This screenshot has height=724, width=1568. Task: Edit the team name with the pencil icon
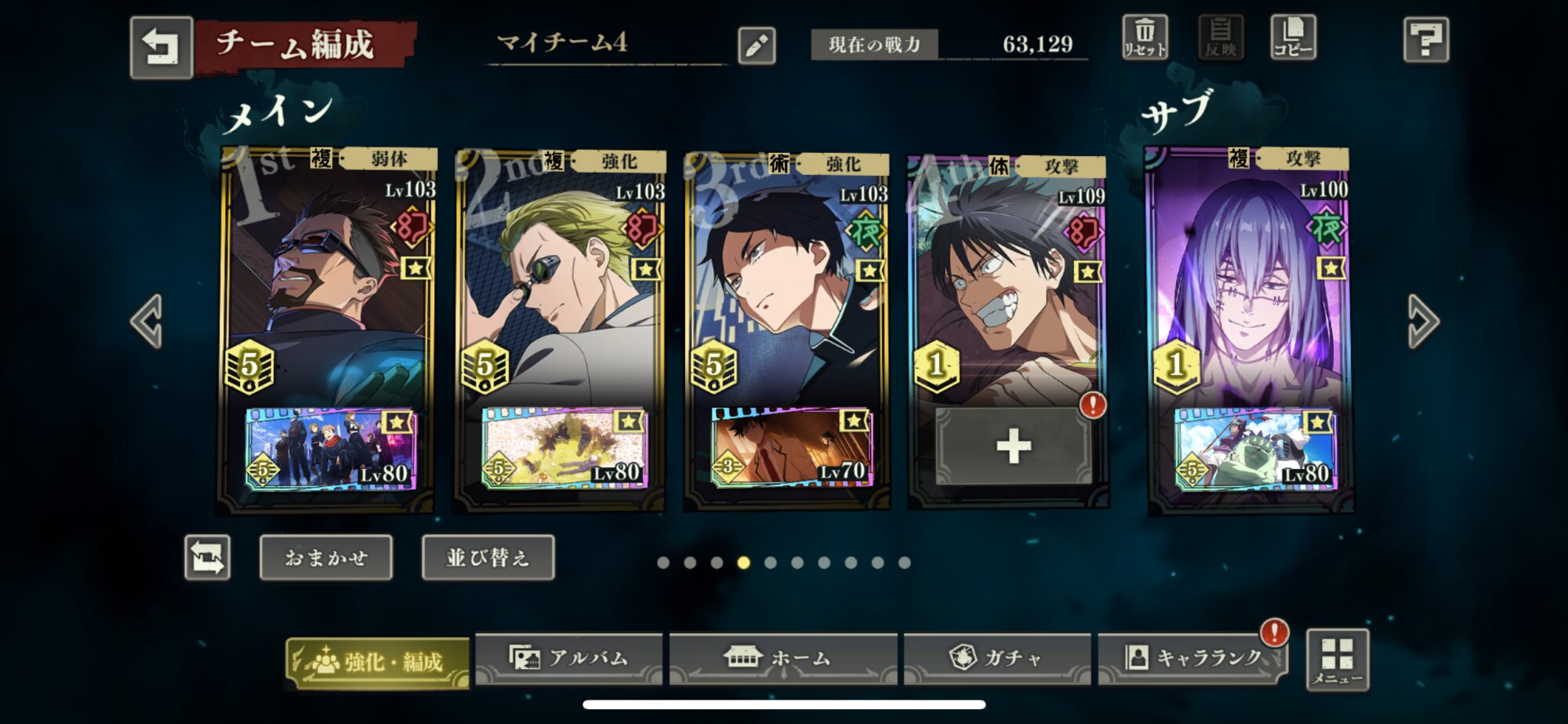[757, 45]
